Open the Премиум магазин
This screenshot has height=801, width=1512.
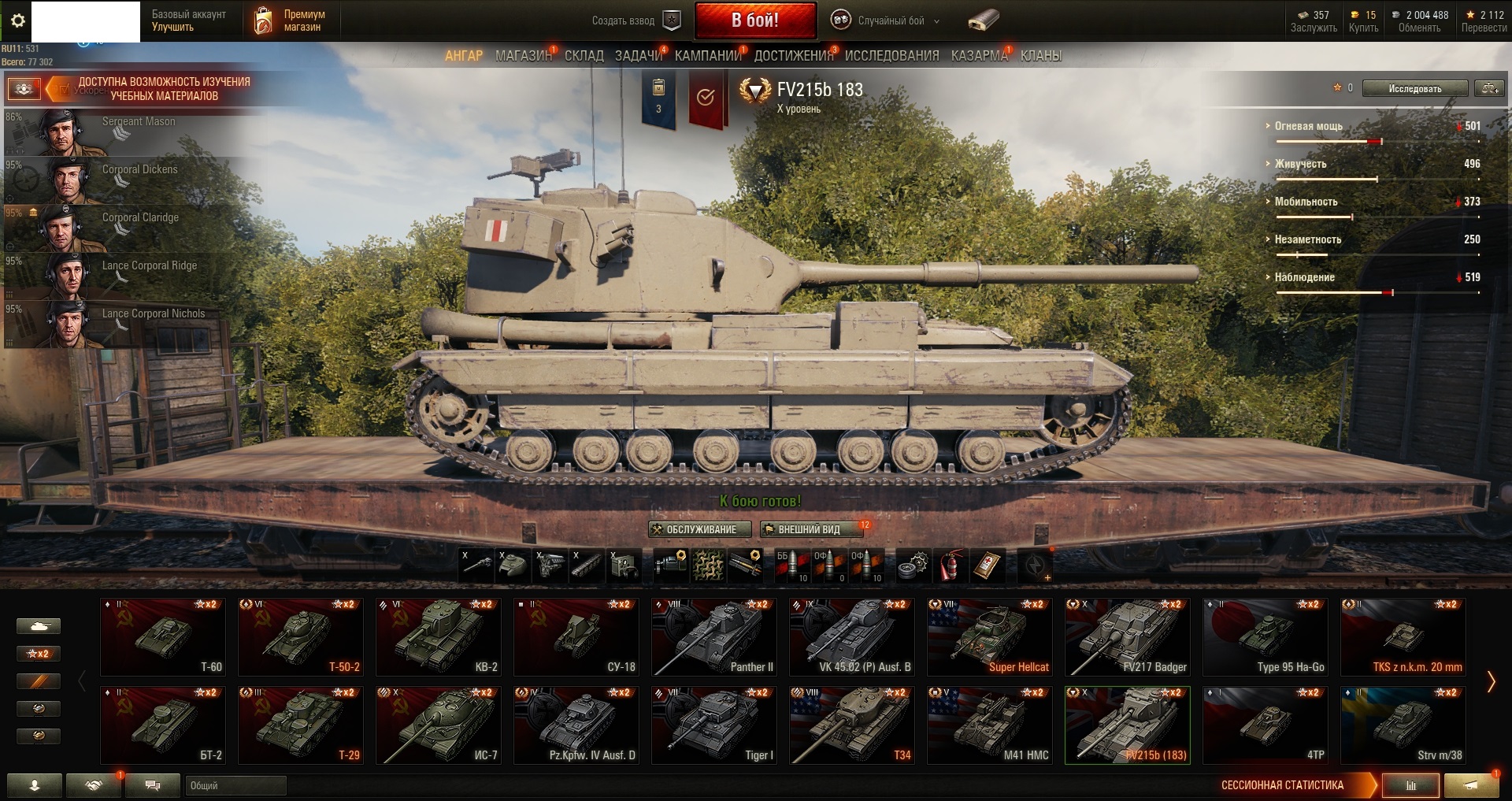pos(290,20)
